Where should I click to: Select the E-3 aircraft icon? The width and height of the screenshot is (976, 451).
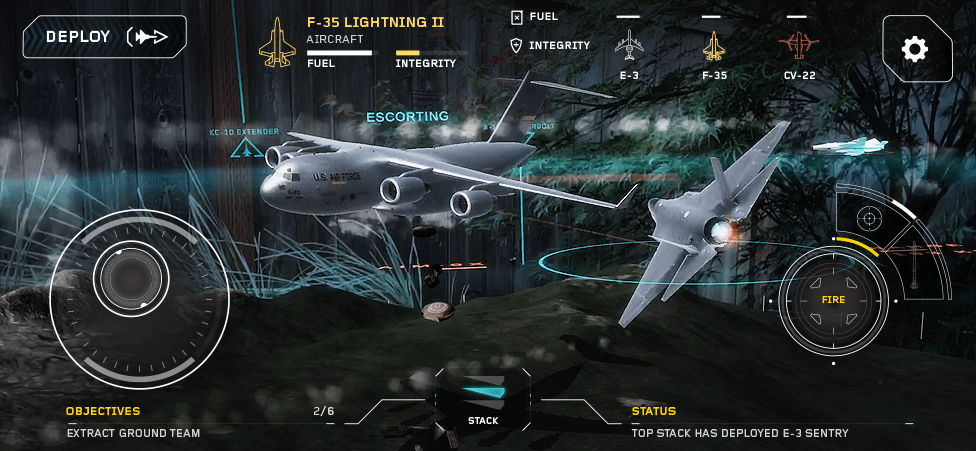coord(628,46)
